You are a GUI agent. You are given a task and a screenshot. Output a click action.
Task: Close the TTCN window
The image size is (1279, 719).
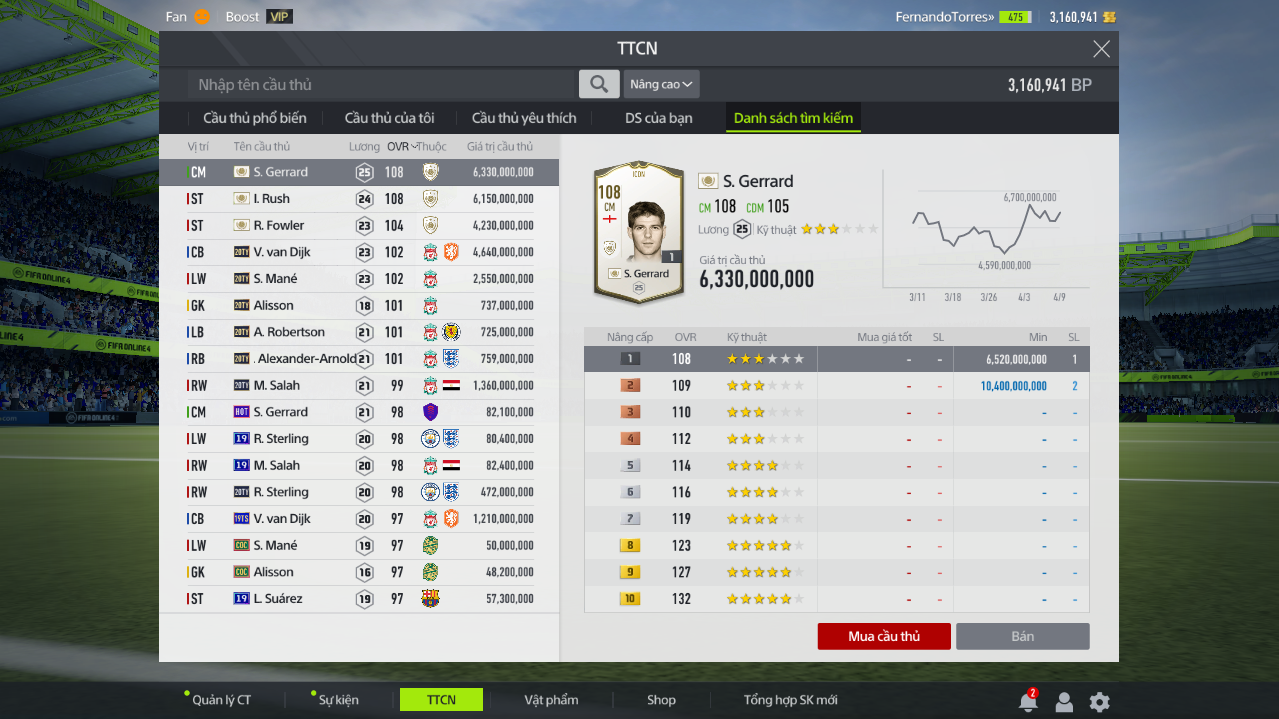click(1101, 49)
